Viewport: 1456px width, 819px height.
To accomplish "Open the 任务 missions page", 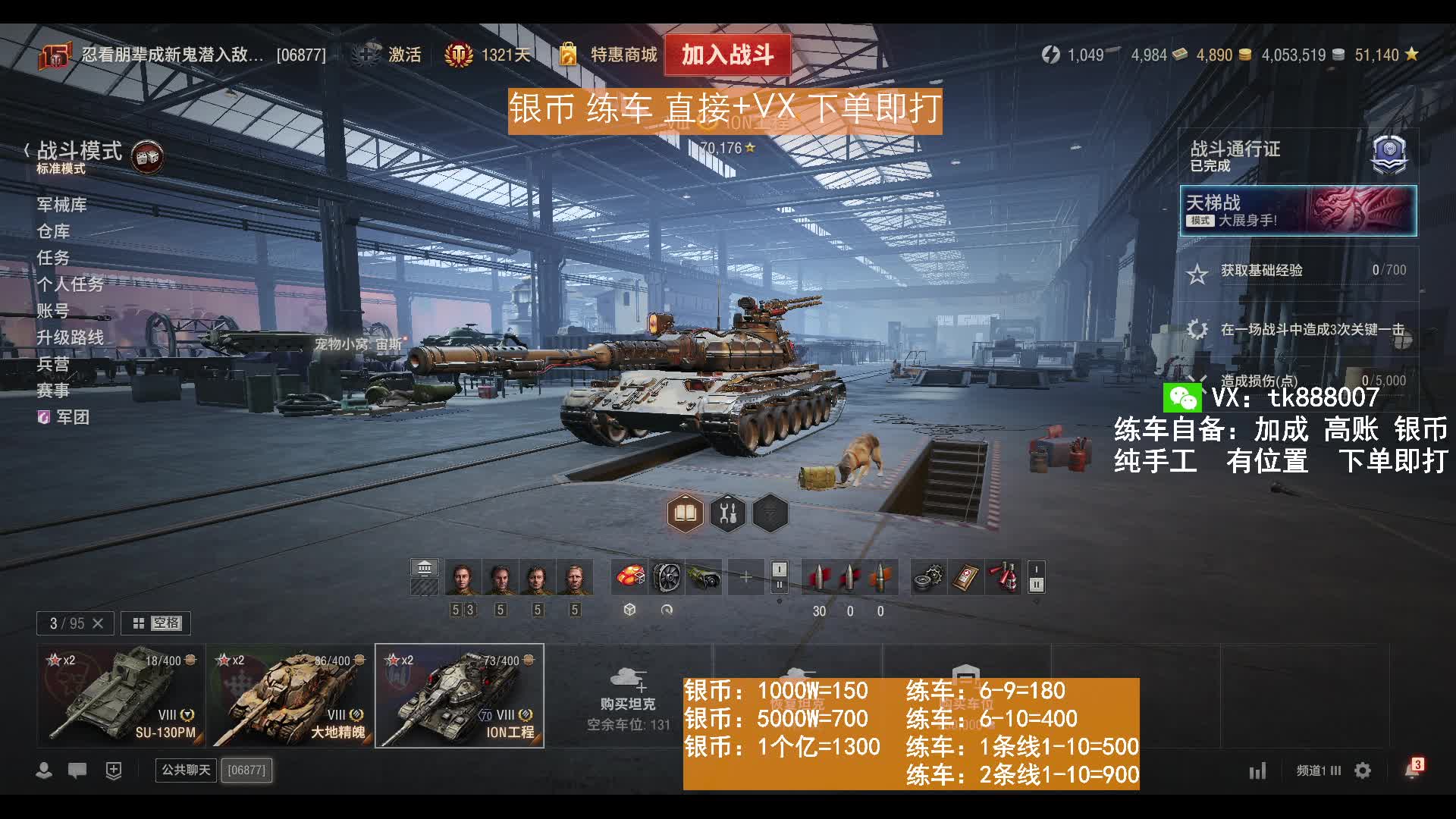I will (53, 258).
